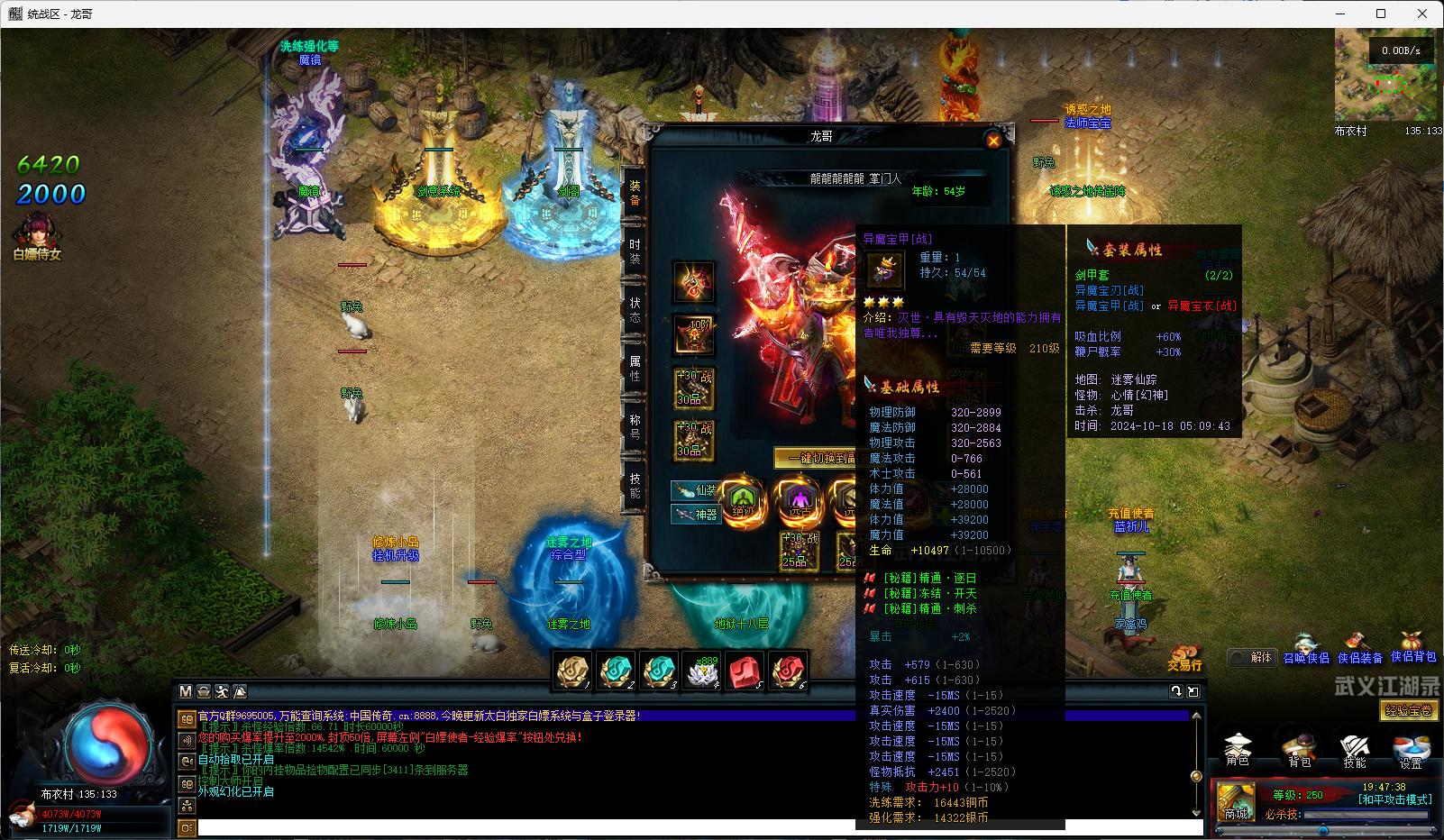Open the minimap
The height and width of the screenshot is (840, 1444).
[x=1388, y=77]
